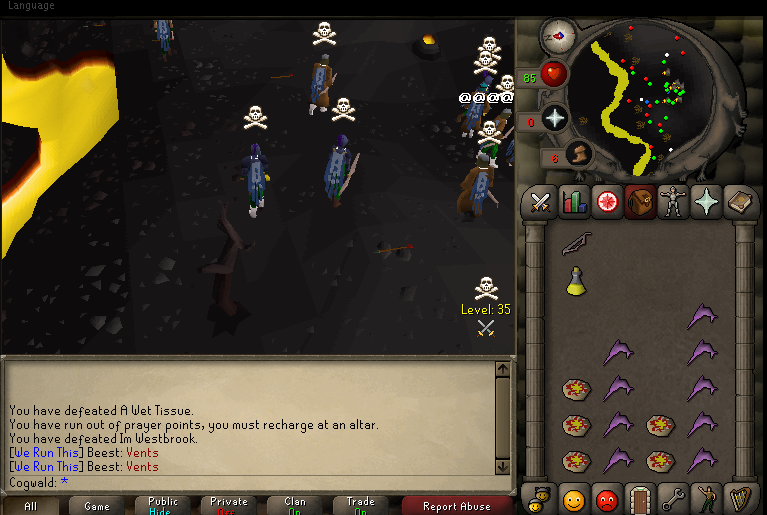This screenshot has height=515, width=767.
Task: Open the Friends List tab
Action: 574,497
